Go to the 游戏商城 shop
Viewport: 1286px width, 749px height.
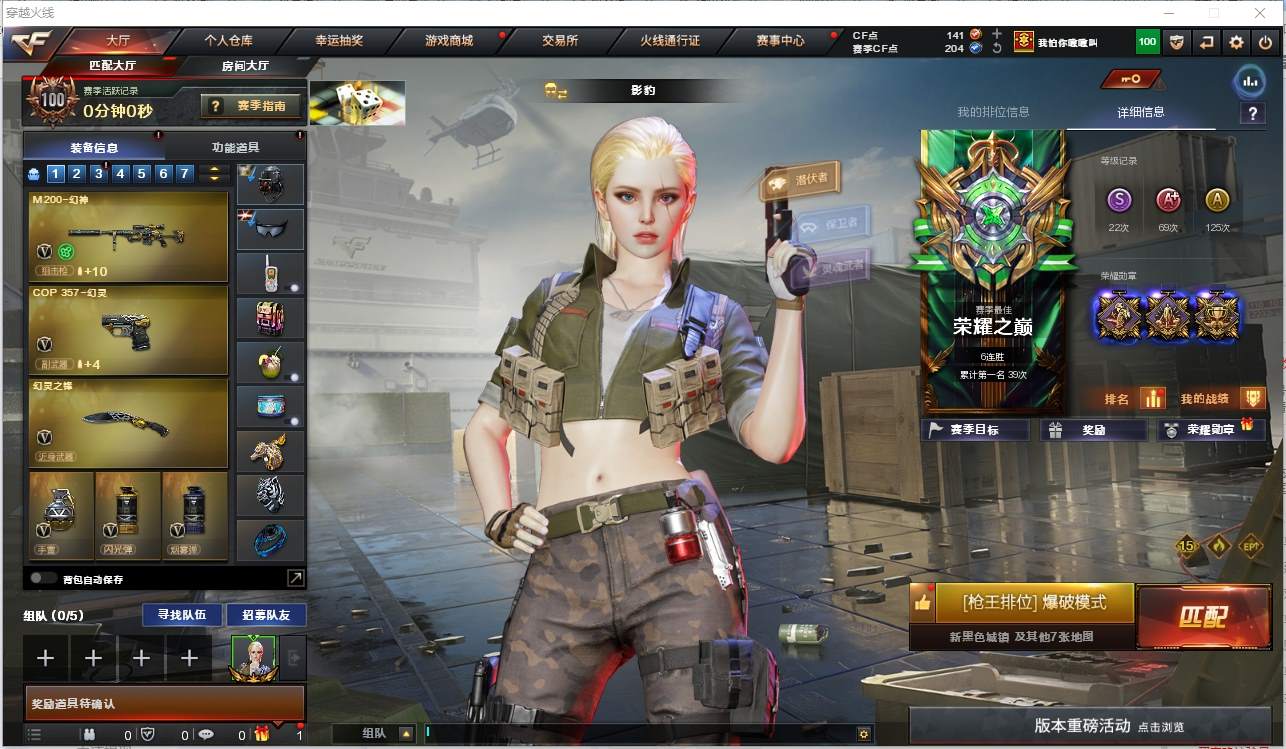(448, 41)
